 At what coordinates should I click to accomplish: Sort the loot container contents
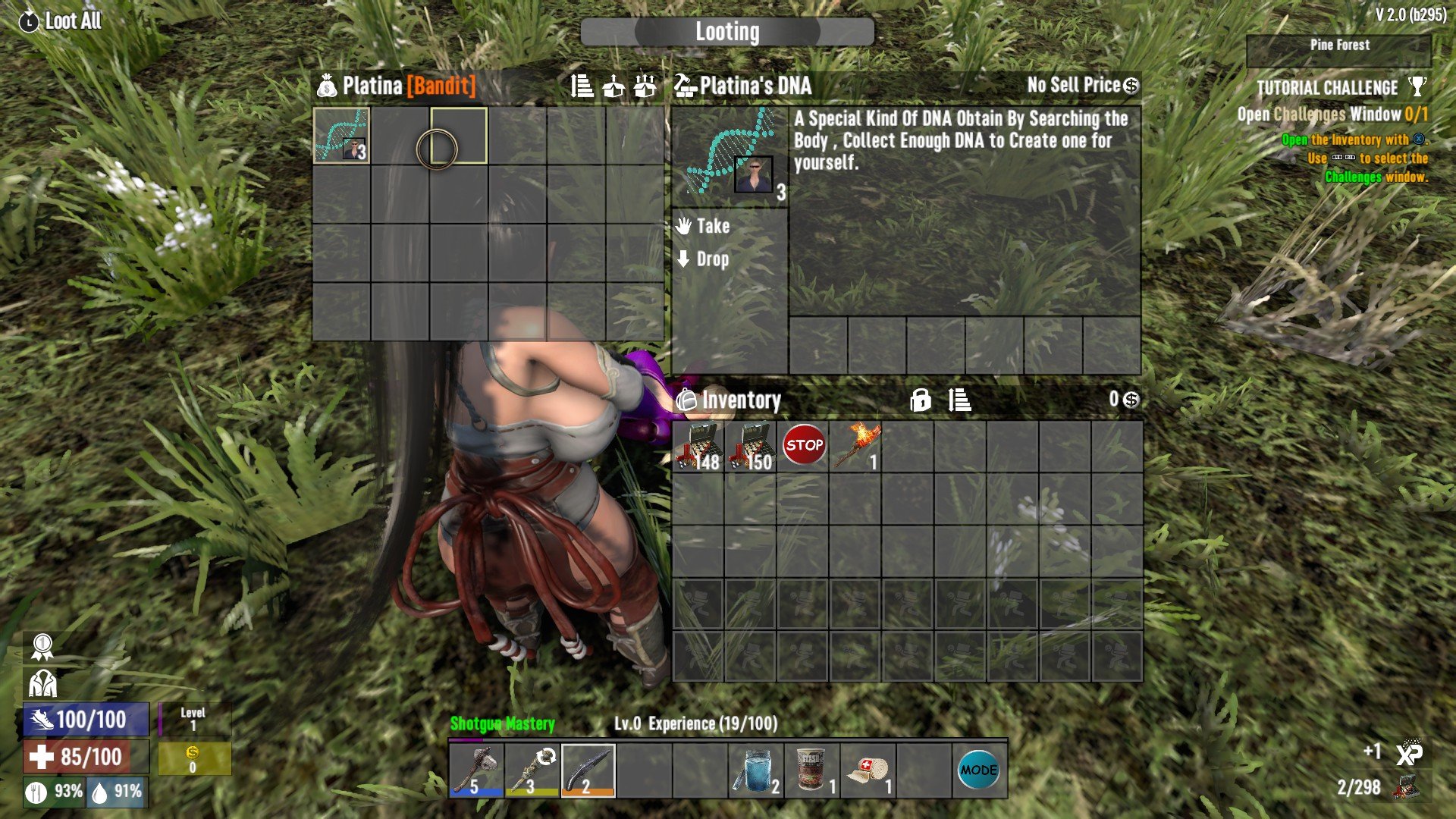582,86
